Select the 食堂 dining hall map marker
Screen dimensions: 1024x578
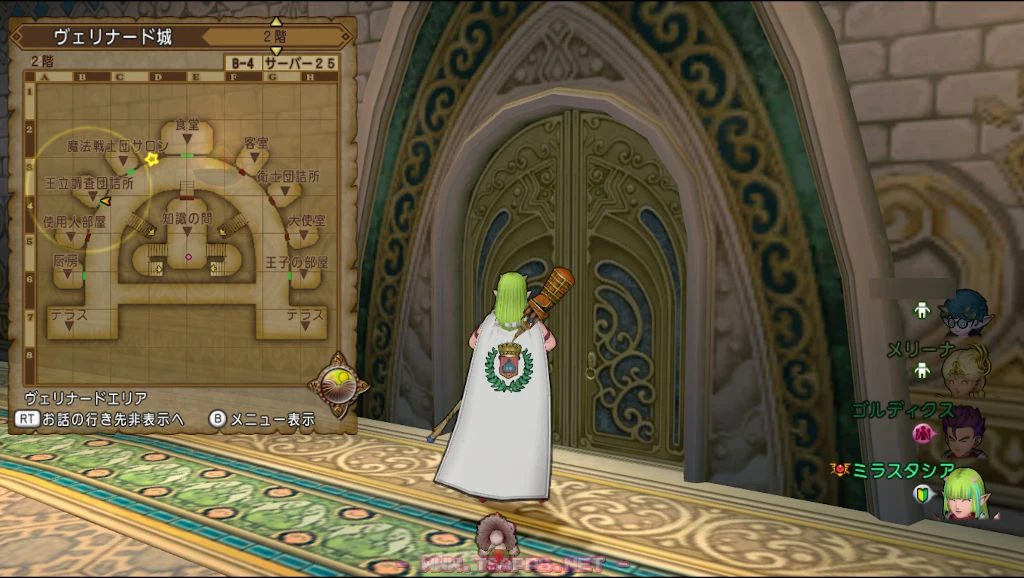pos(187,125)
